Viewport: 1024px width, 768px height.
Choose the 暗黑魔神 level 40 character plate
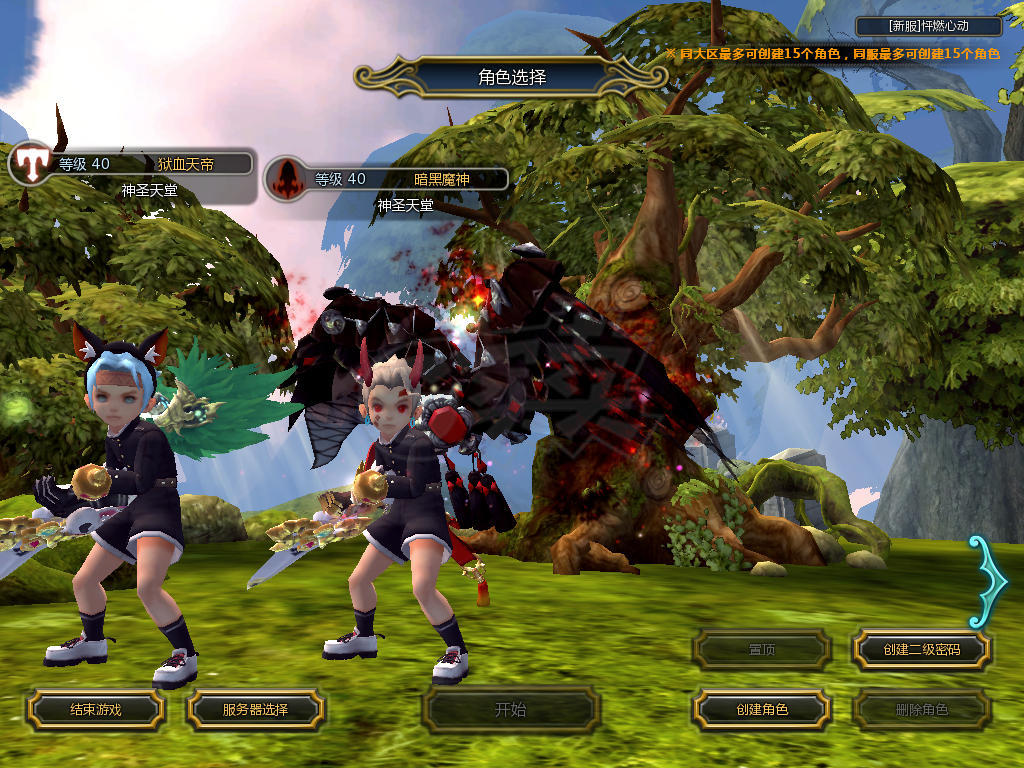pyautogui.click(x=388, y=180)
